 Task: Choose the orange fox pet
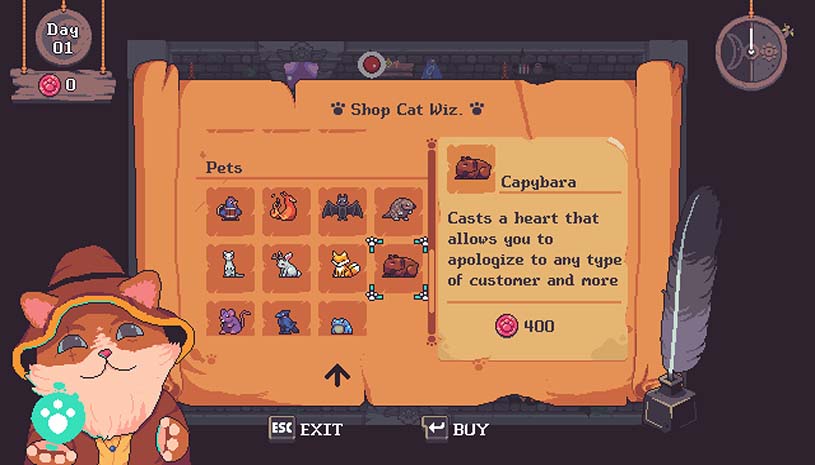coord(343,265)
